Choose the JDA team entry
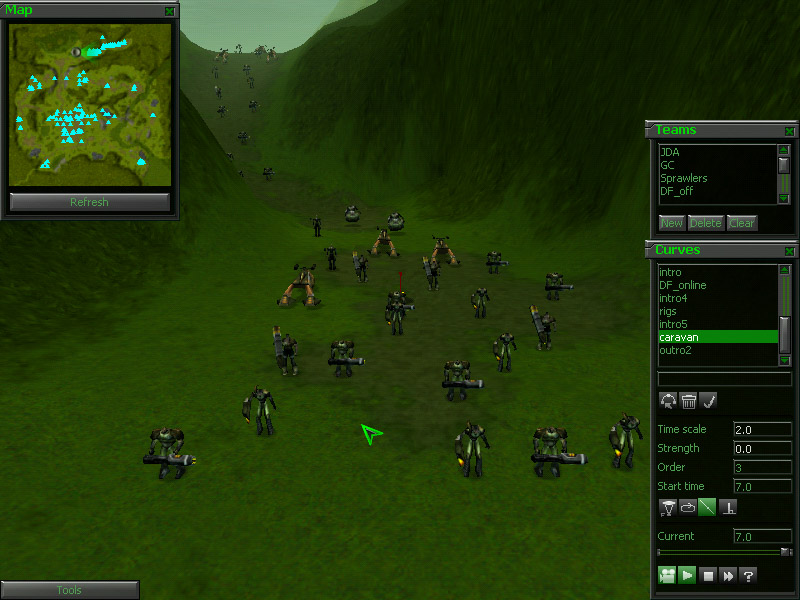 point(670,153)
